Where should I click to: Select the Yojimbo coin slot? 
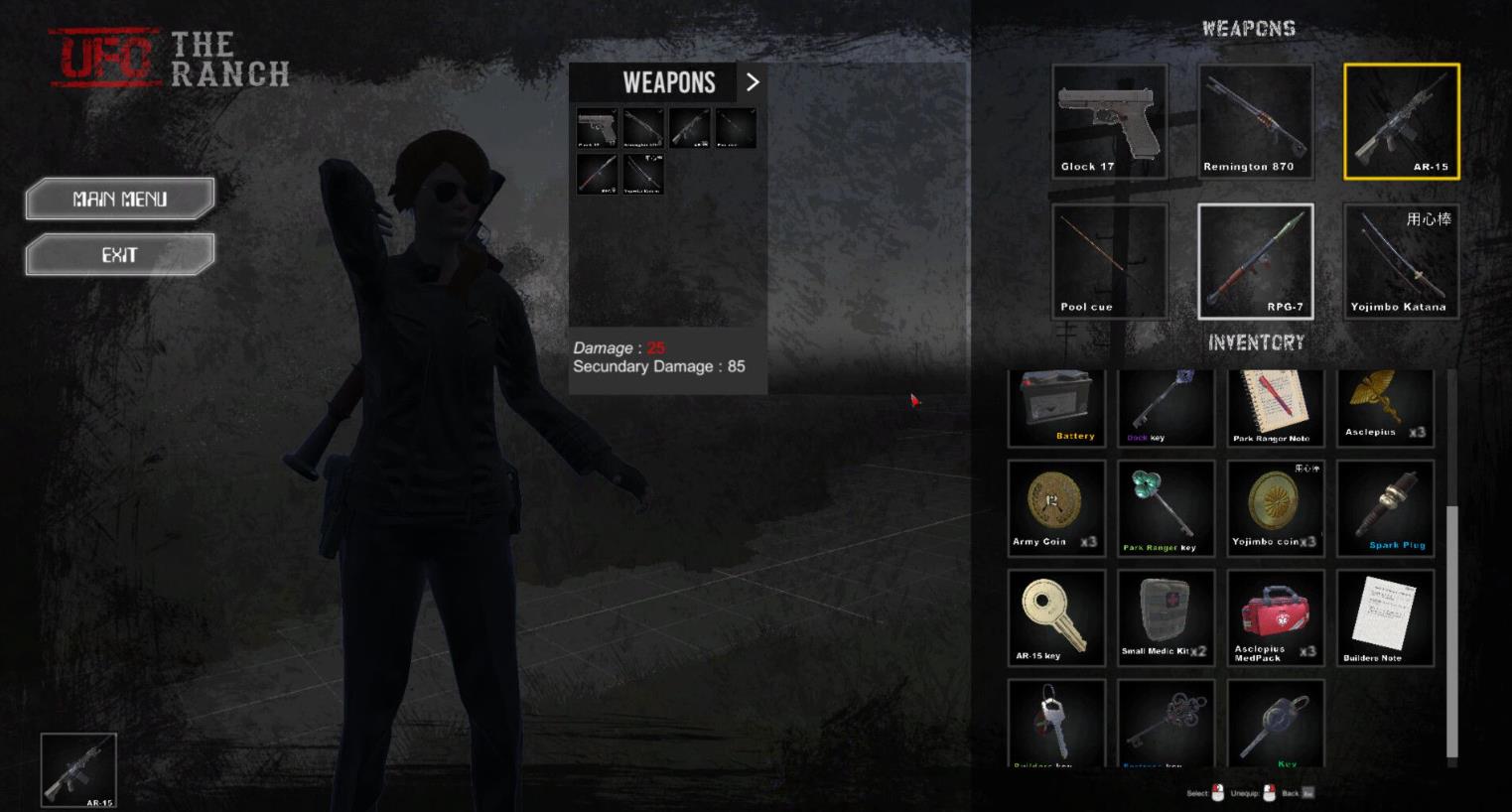pyautogui.click(x=1275, y=508)
